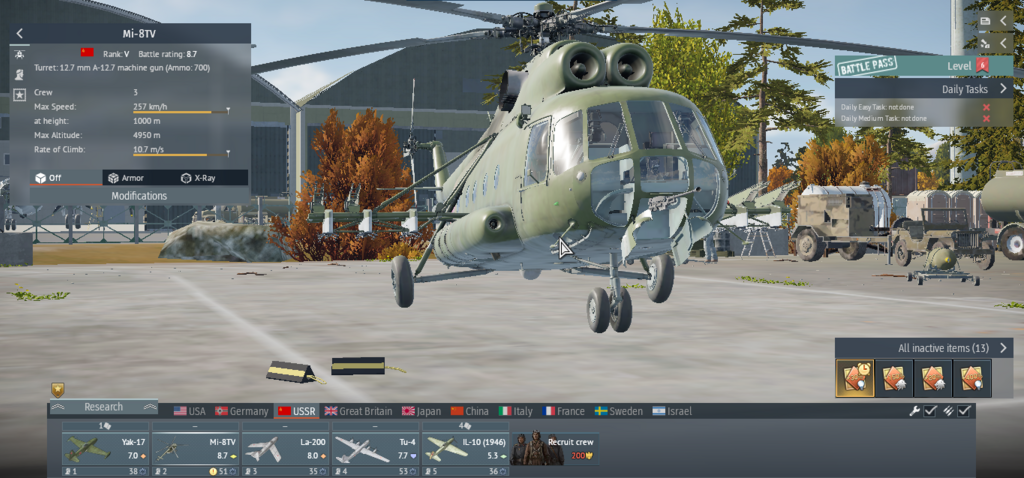Choose the Great Britain nation tab
Screen dimensions: 1024x478
(x=358, y=411)
